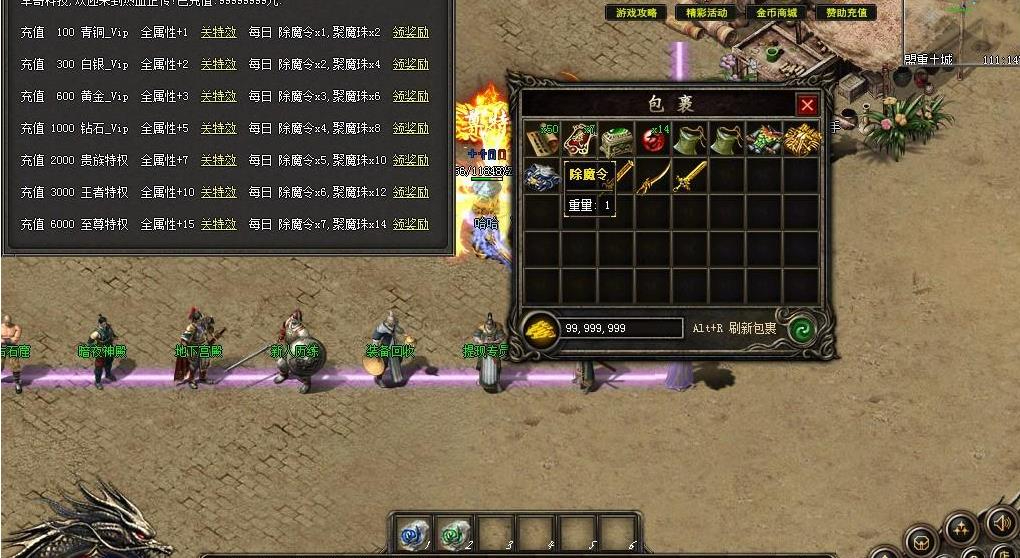Image resolution: width=1020 pixels, height=558 pixels.
Task: Claim the 青铜_Vip reward via 领奖励
Action: tap(410, 32)
